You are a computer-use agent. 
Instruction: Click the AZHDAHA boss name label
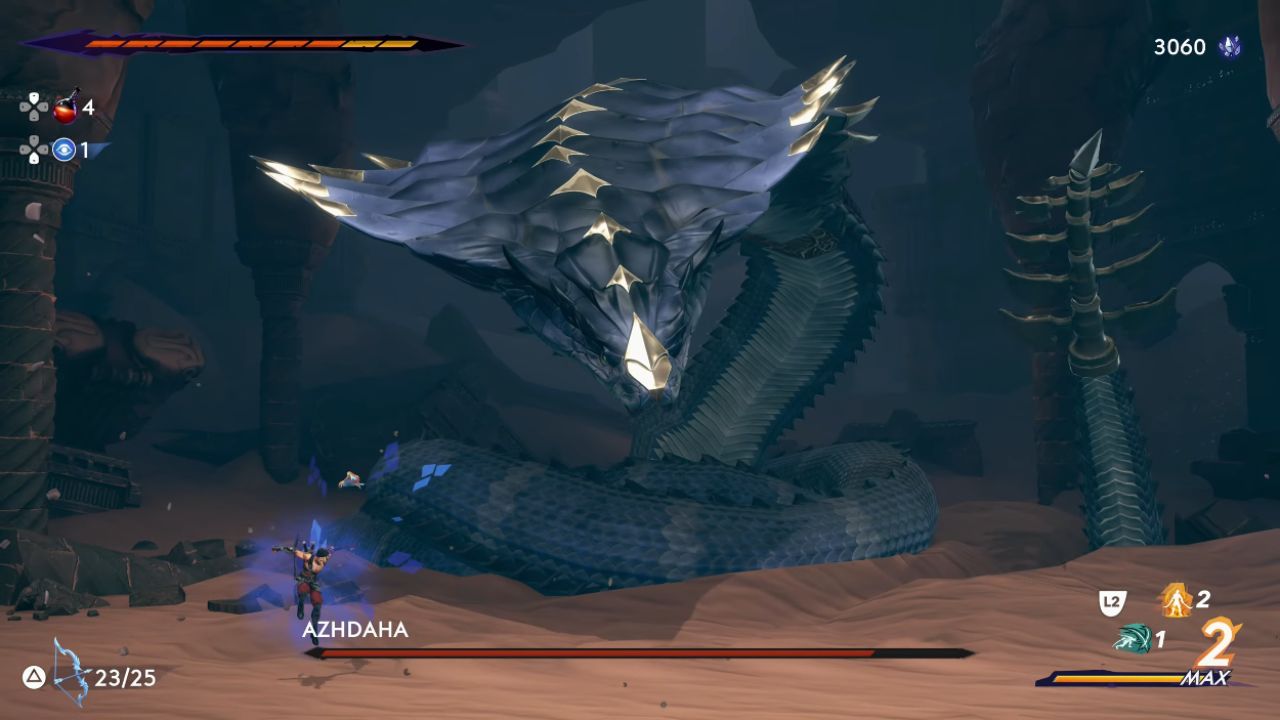355,631
